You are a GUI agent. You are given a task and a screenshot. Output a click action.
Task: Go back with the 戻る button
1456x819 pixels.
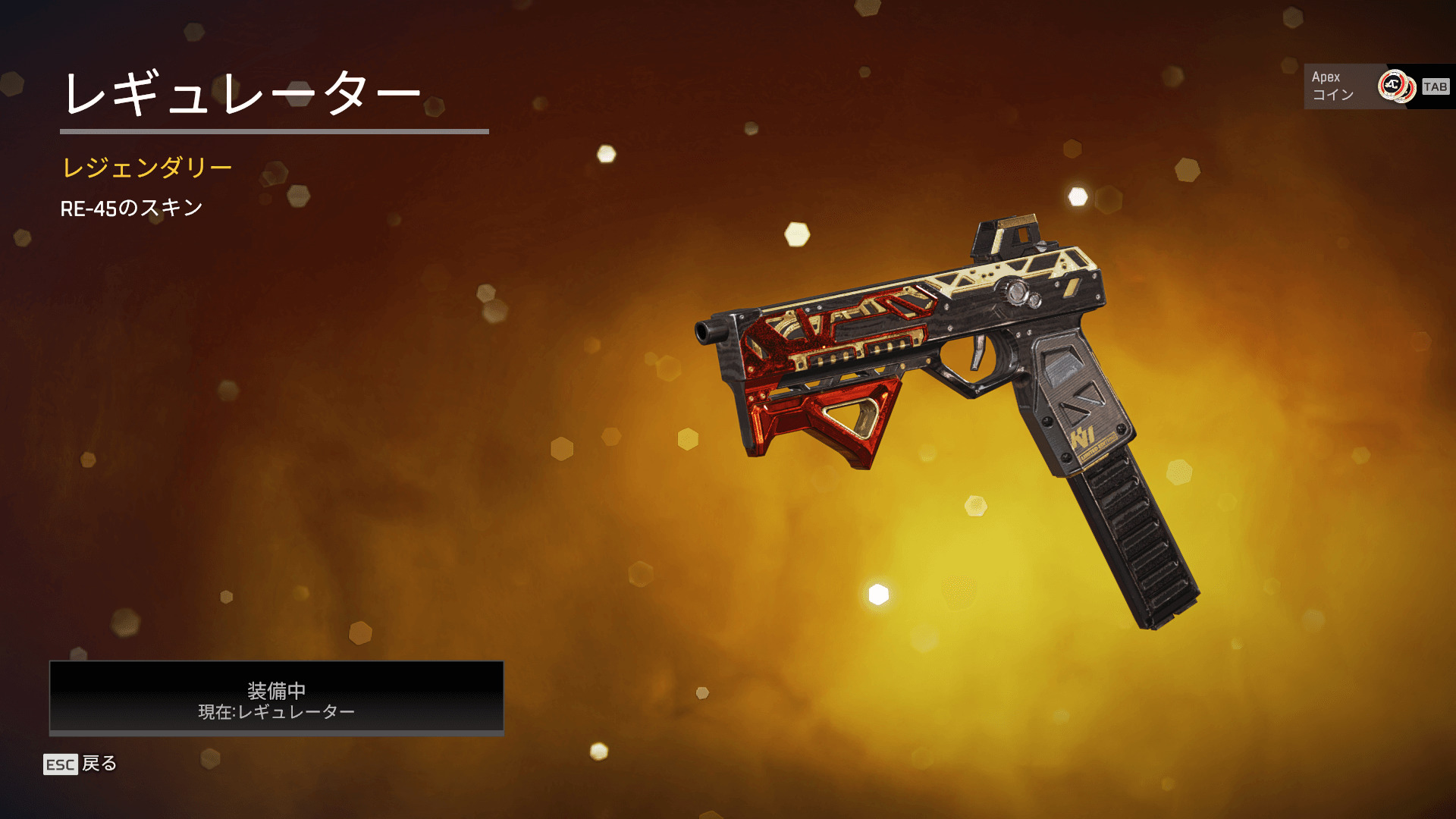click(80, 764)
